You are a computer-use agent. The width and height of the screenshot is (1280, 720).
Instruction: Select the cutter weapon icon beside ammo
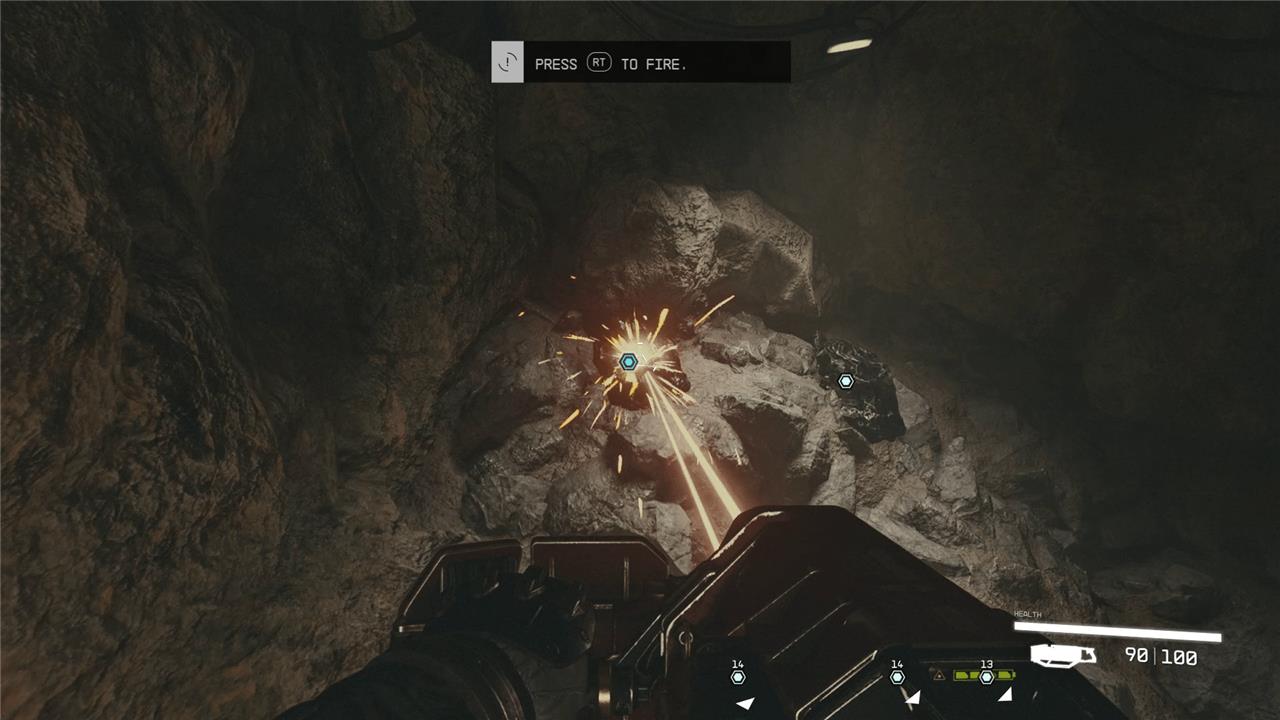(1063, 655)
